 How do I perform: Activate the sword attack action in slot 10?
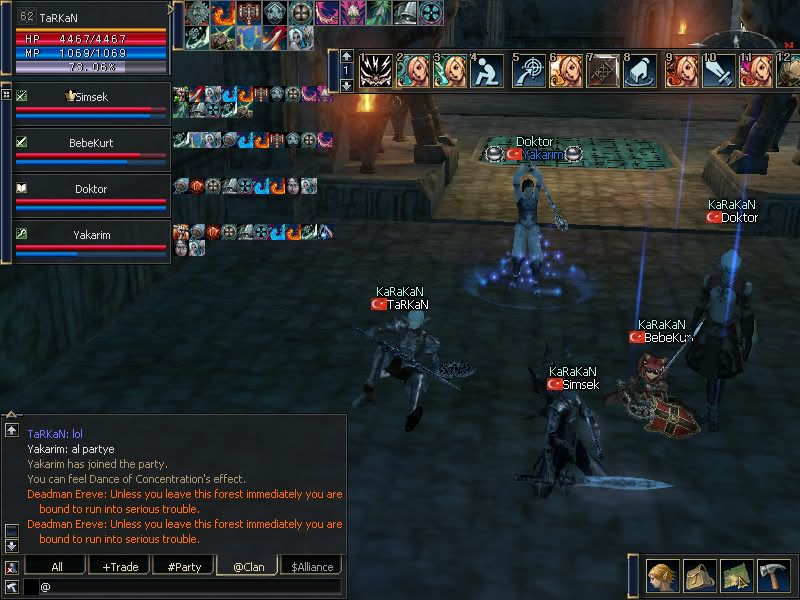(x=719, y=71)
